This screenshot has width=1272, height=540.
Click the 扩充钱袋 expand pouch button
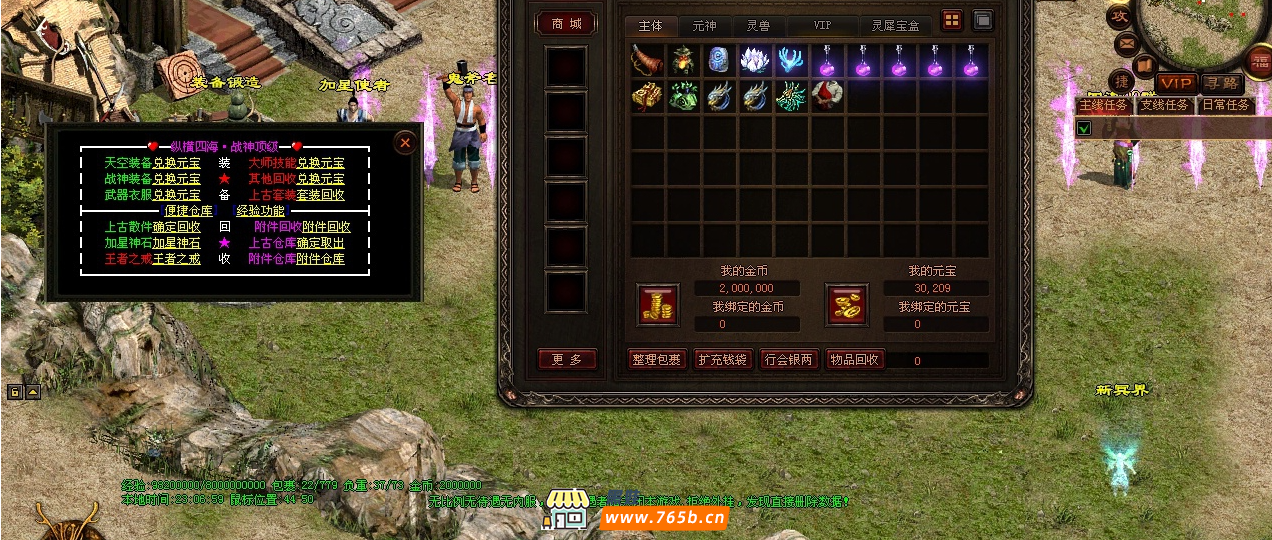(x=723, y=360)
